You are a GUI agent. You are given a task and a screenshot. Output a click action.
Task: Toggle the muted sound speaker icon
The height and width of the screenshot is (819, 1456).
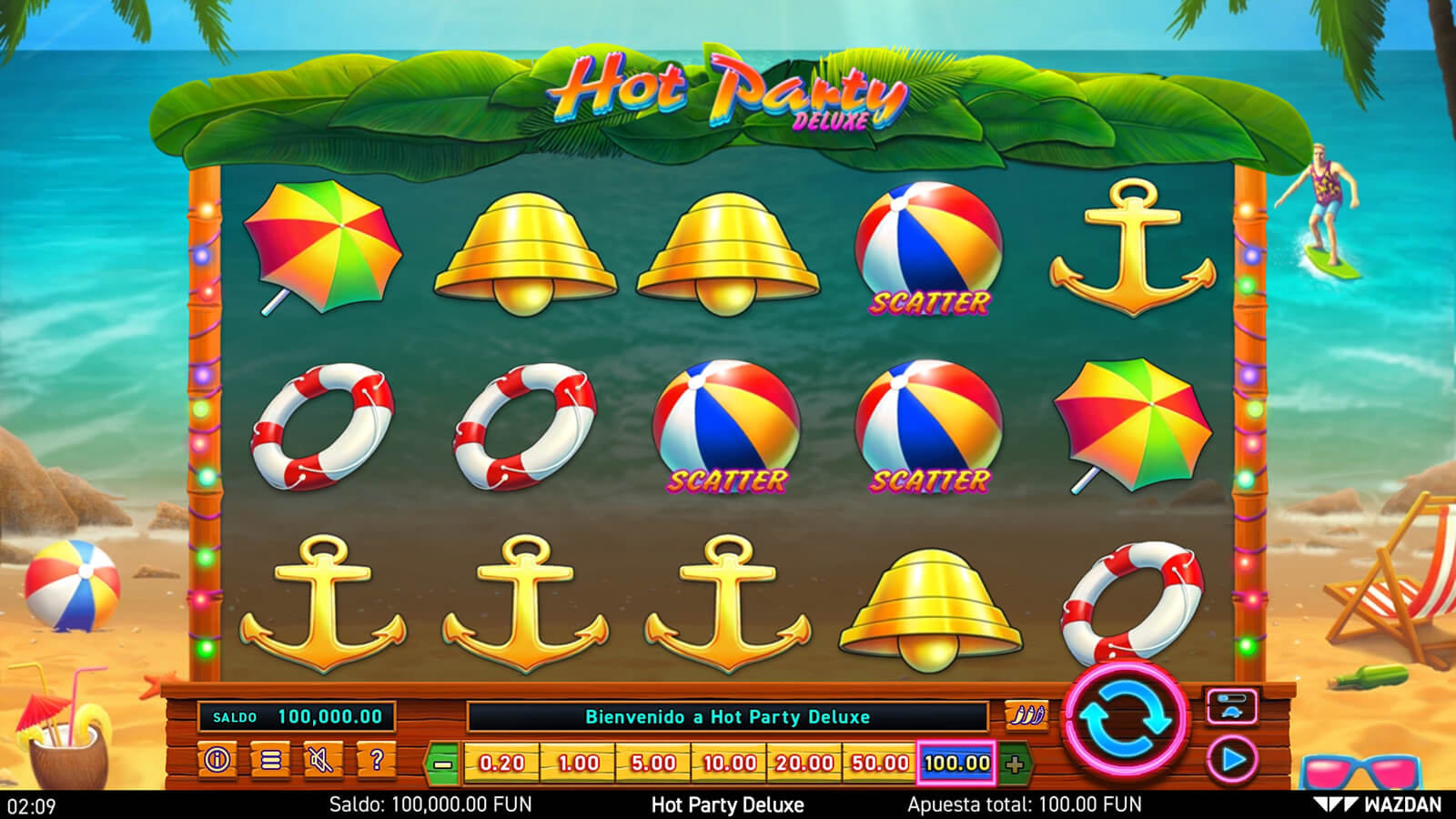tap(322, 759)
